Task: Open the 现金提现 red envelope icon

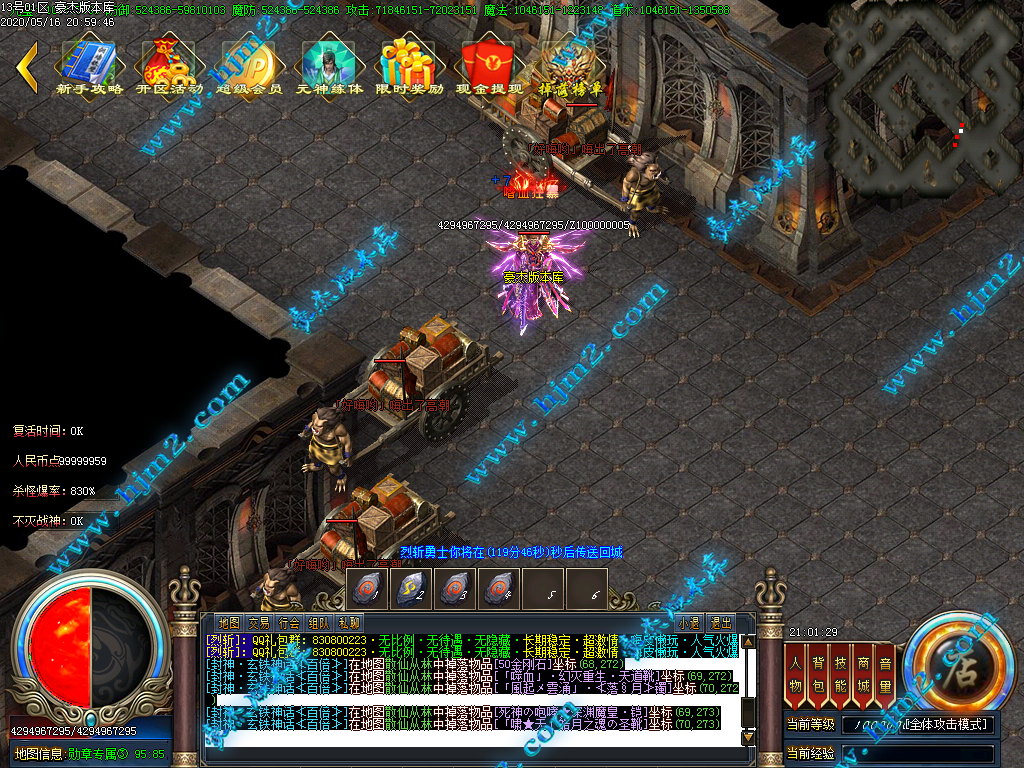Action: pos(489,65)
